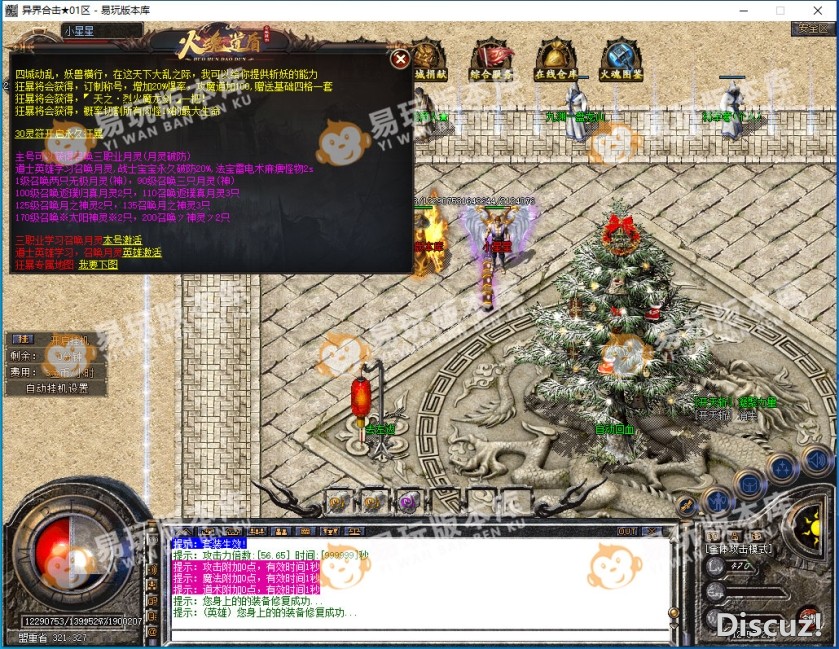Activate the 开启挂机 button
The width and height of the screenshot is (839, 649).
68,340
